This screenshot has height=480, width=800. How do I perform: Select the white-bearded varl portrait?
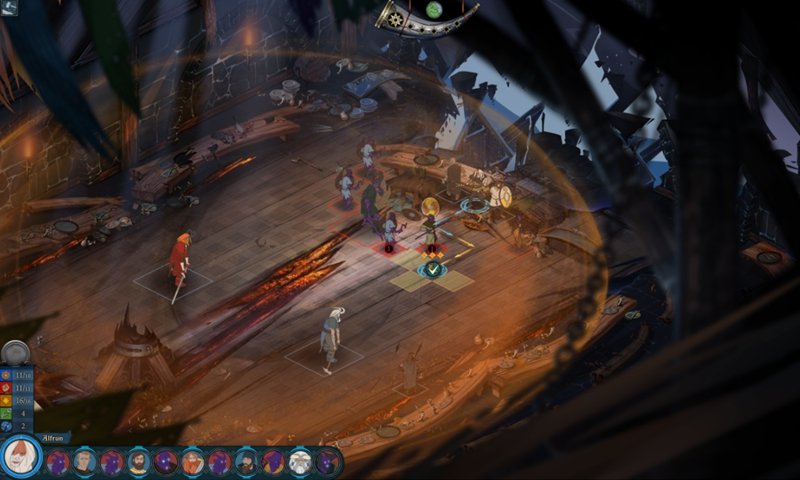300,462
